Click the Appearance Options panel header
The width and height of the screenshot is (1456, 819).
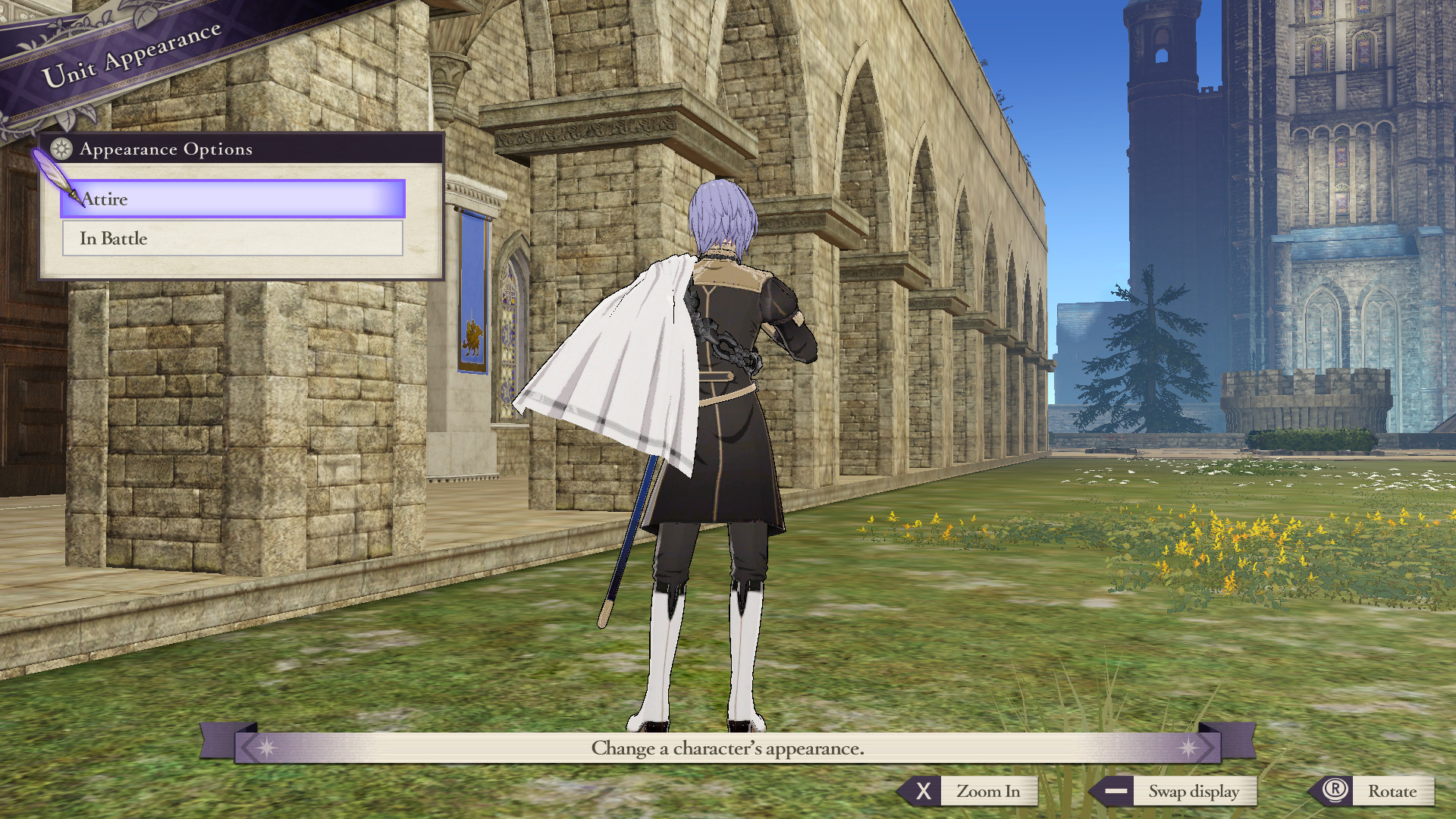click(x=167, y=149)
